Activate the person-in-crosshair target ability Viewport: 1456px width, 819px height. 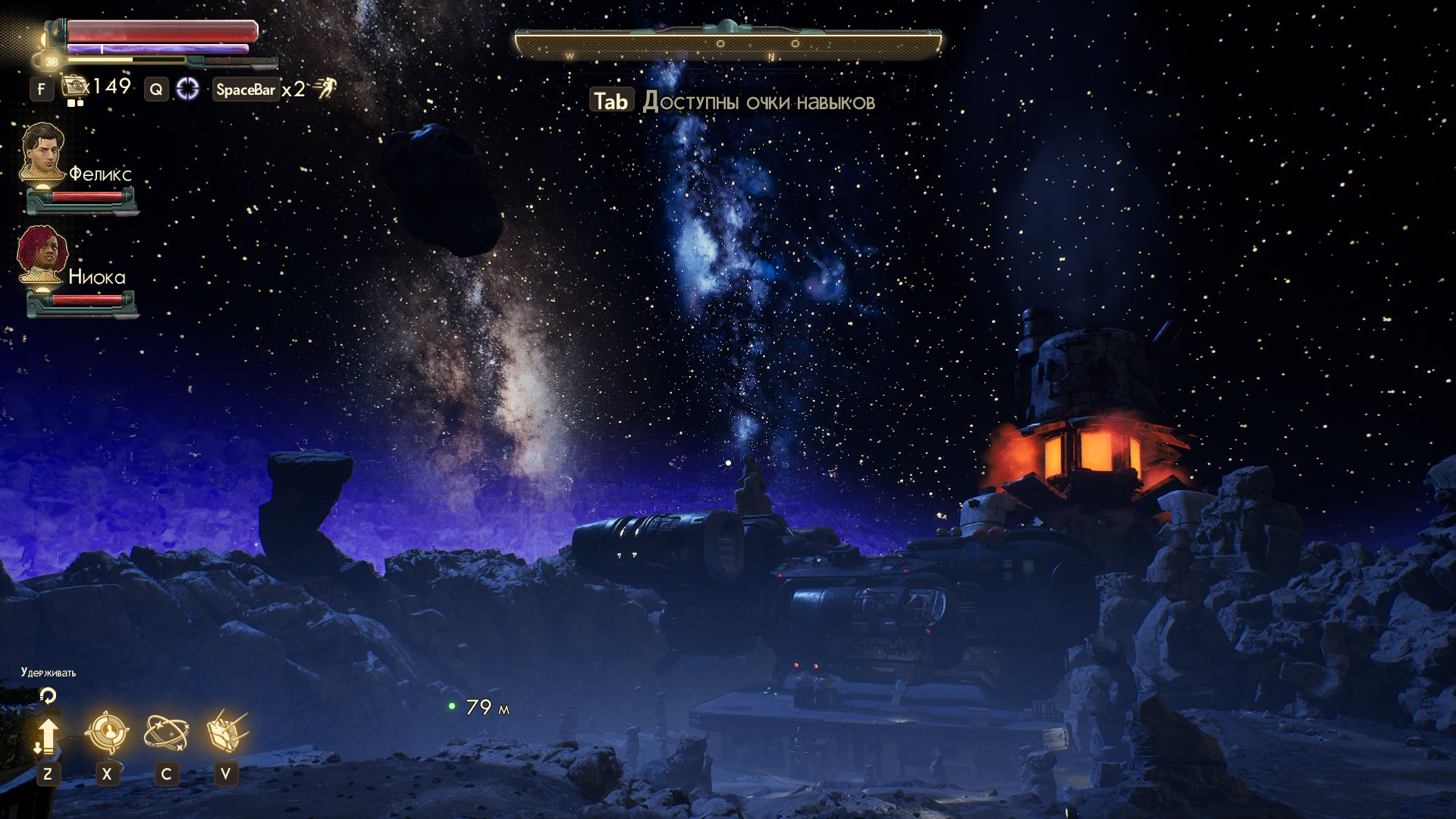[107, 733]
